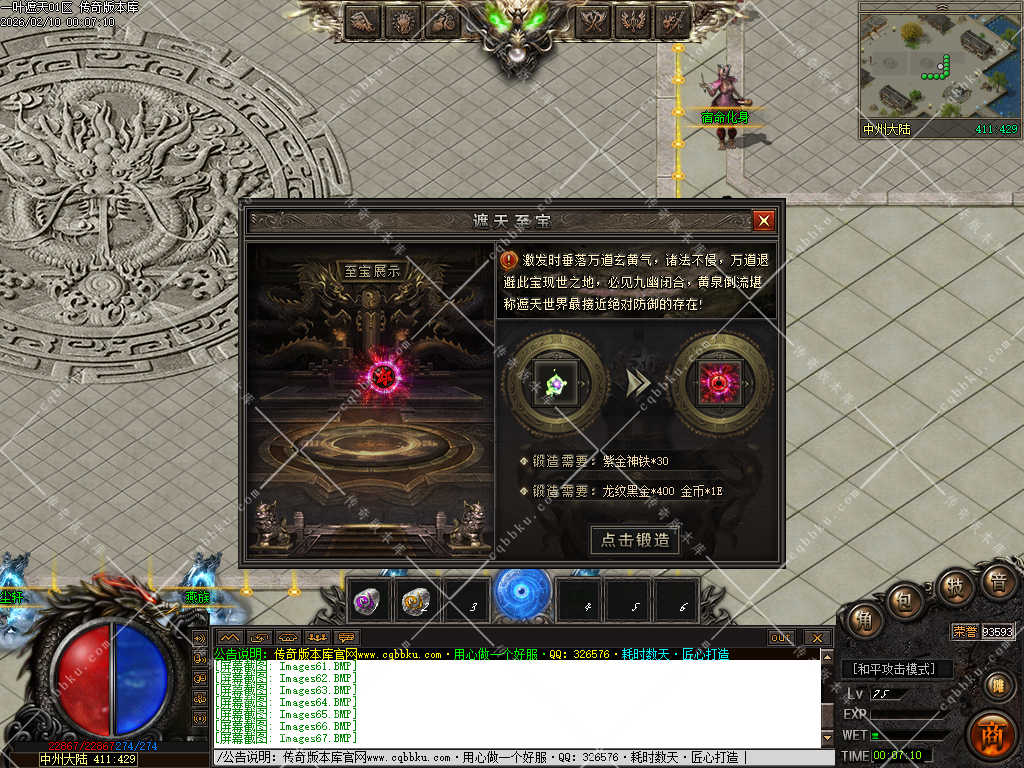Open the 包 bag button
This screenshot has width=1024, height=768.
(x=905, y=600)
